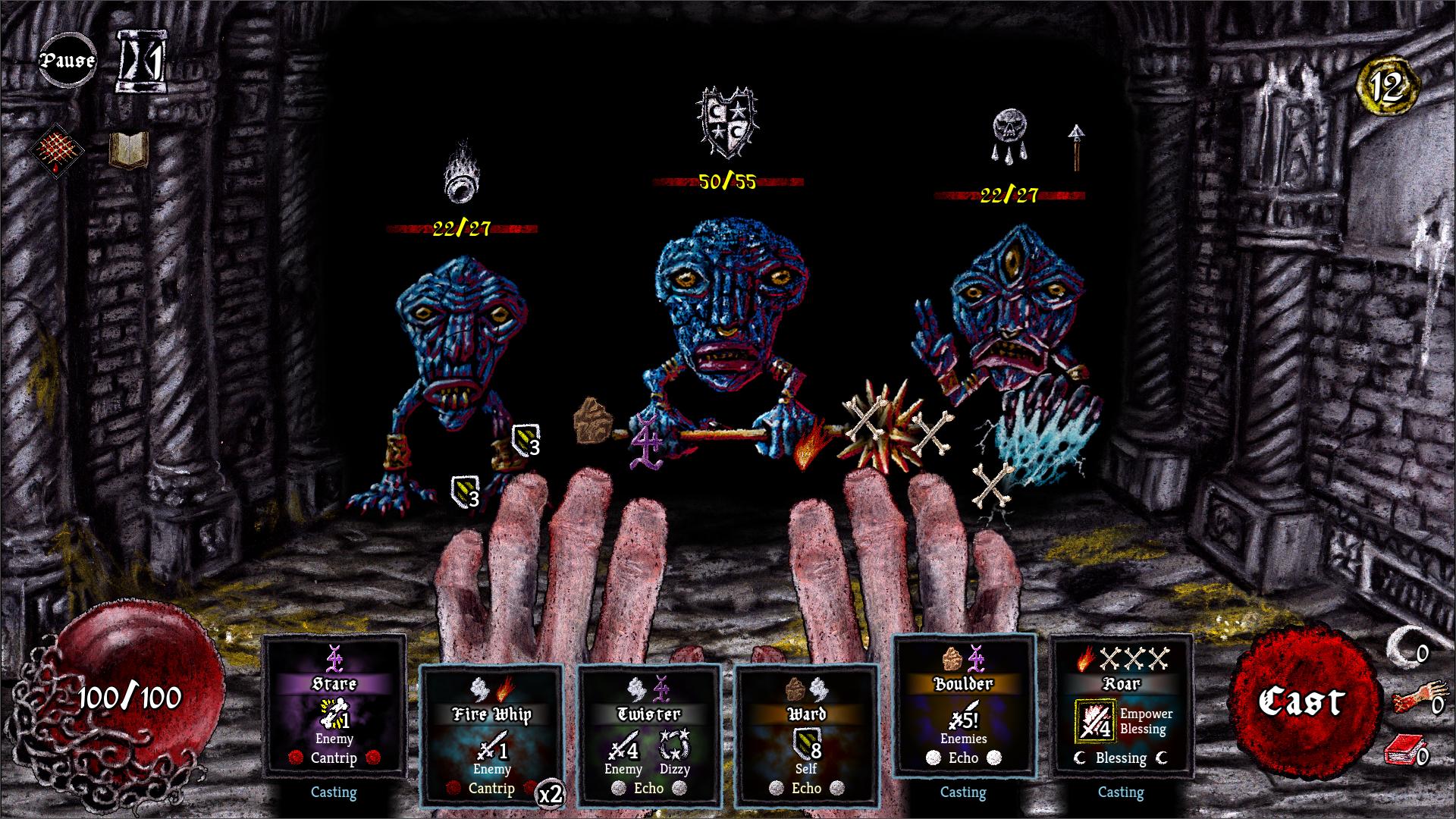
Task: Click the Pause button
Action: (67, 61)
